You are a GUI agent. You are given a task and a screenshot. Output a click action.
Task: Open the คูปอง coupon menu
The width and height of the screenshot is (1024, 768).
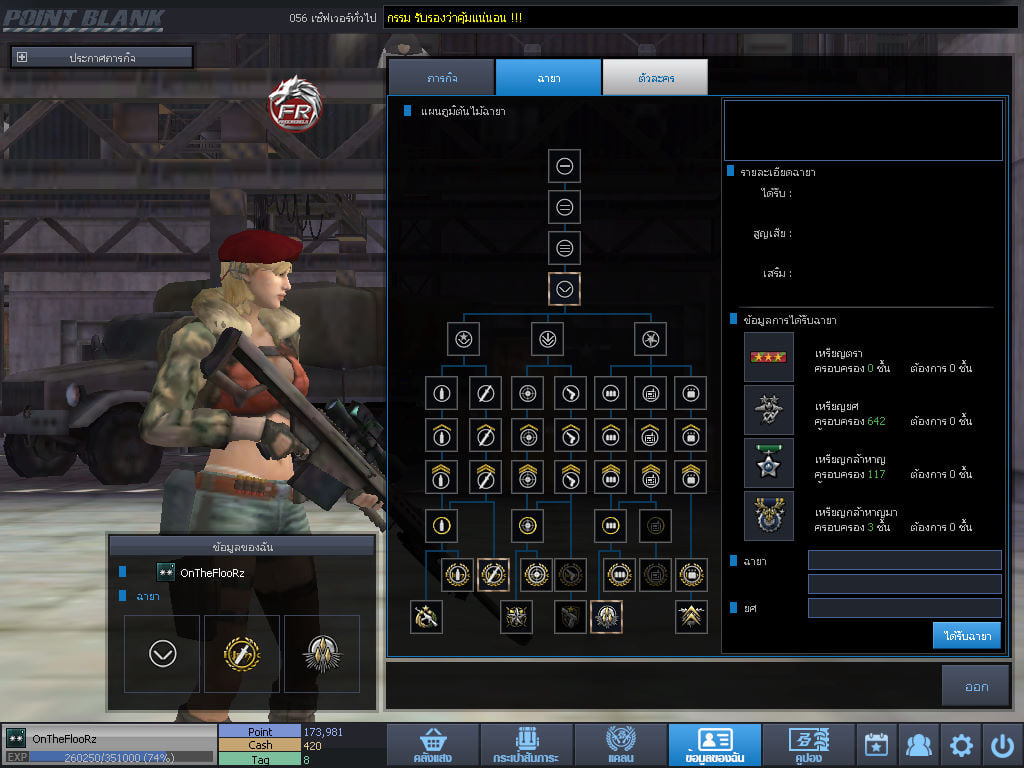click(808, 746)
